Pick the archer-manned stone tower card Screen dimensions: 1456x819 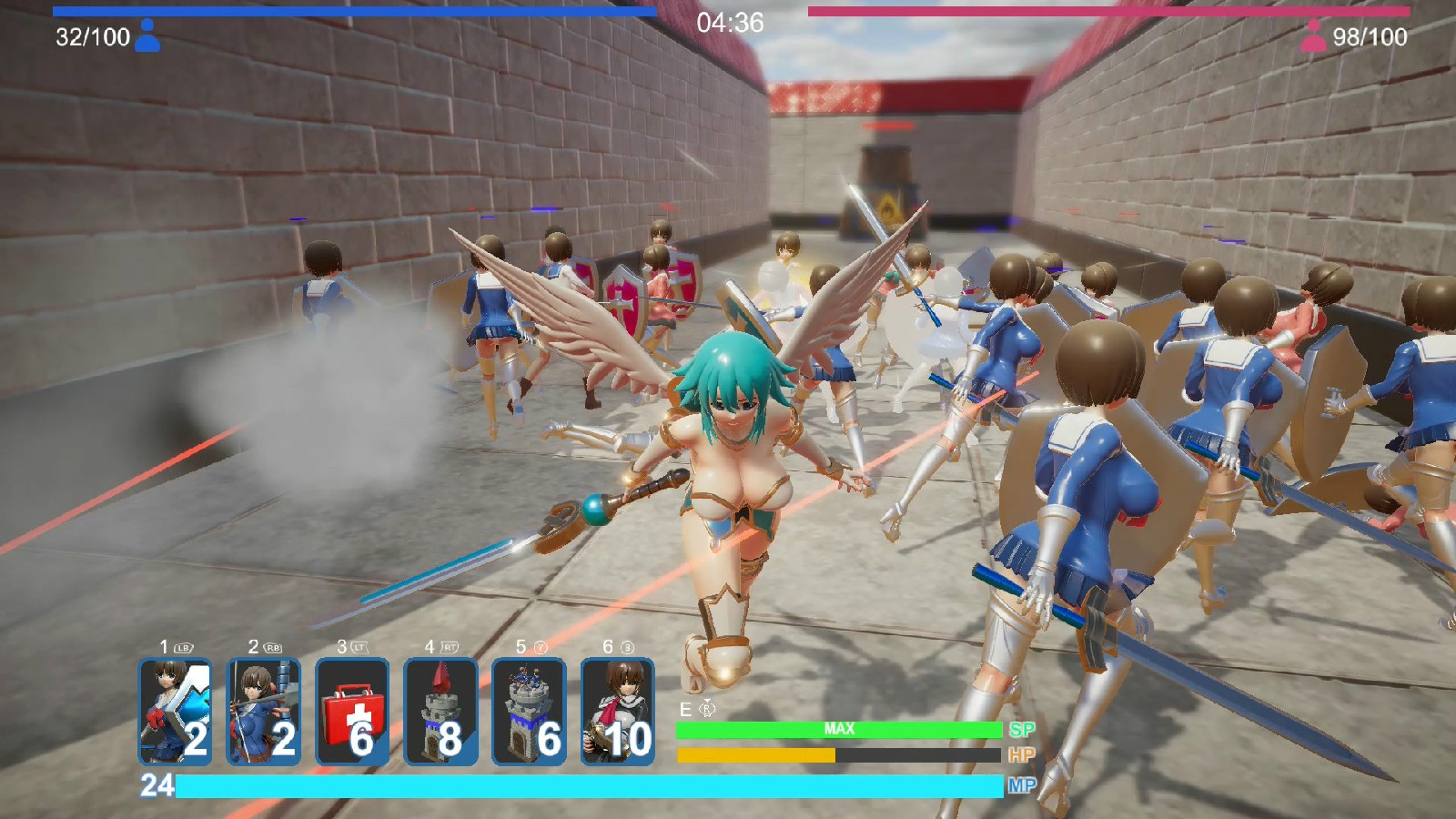[529, 712]
